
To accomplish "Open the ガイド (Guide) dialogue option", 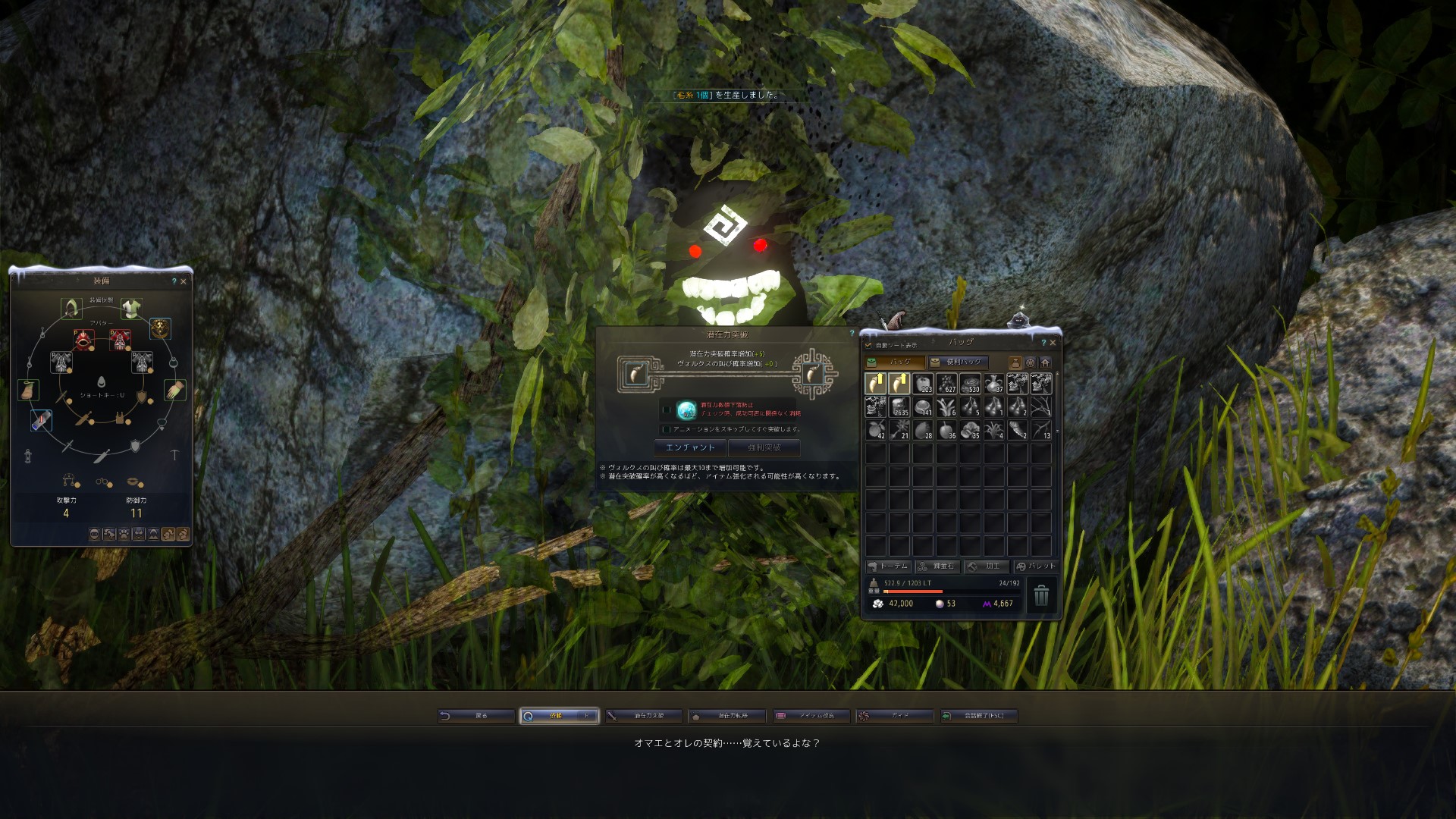I will [893, 716].
